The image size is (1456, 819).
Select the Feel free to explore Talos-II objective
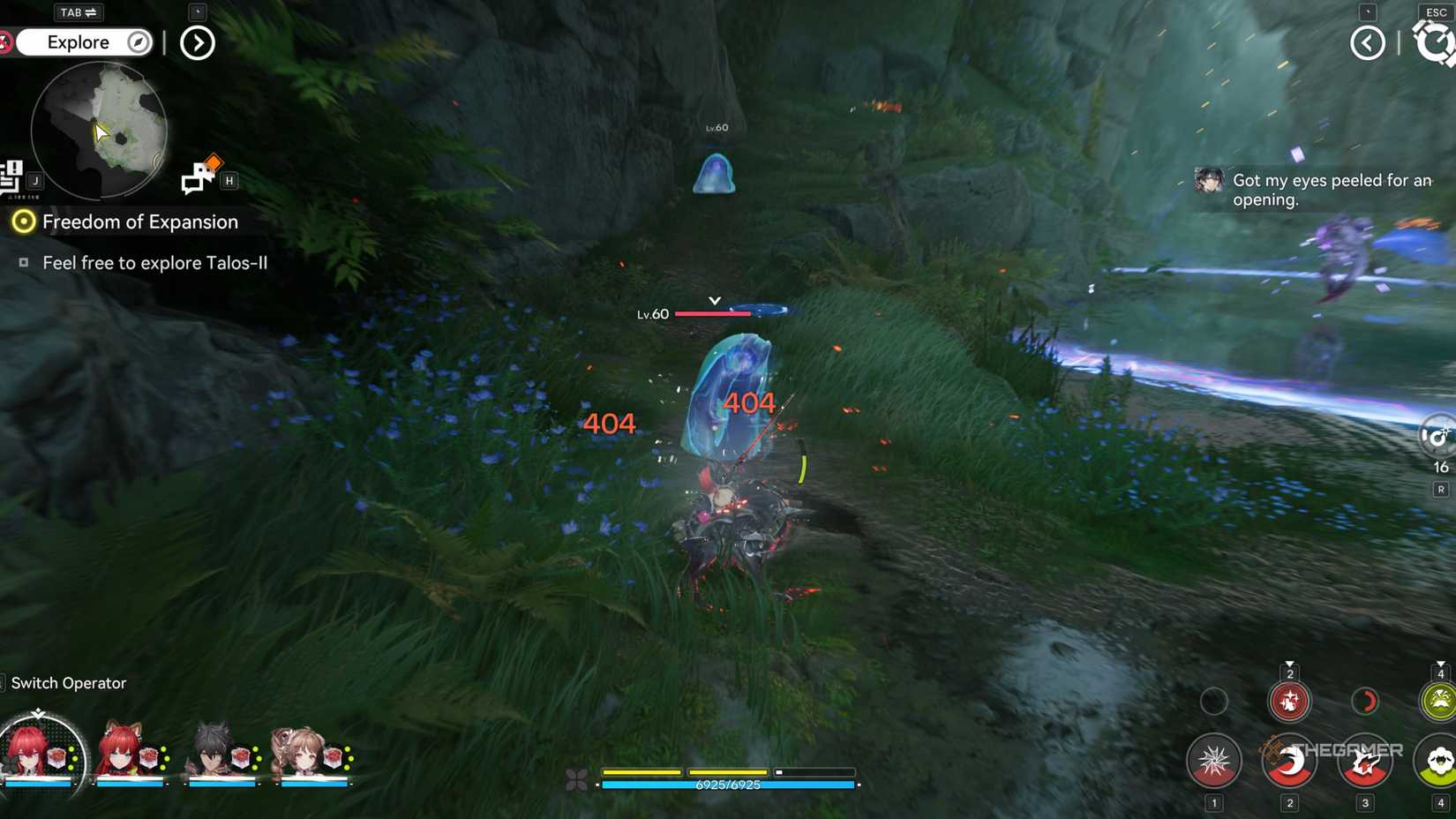[x=154, y=262]
